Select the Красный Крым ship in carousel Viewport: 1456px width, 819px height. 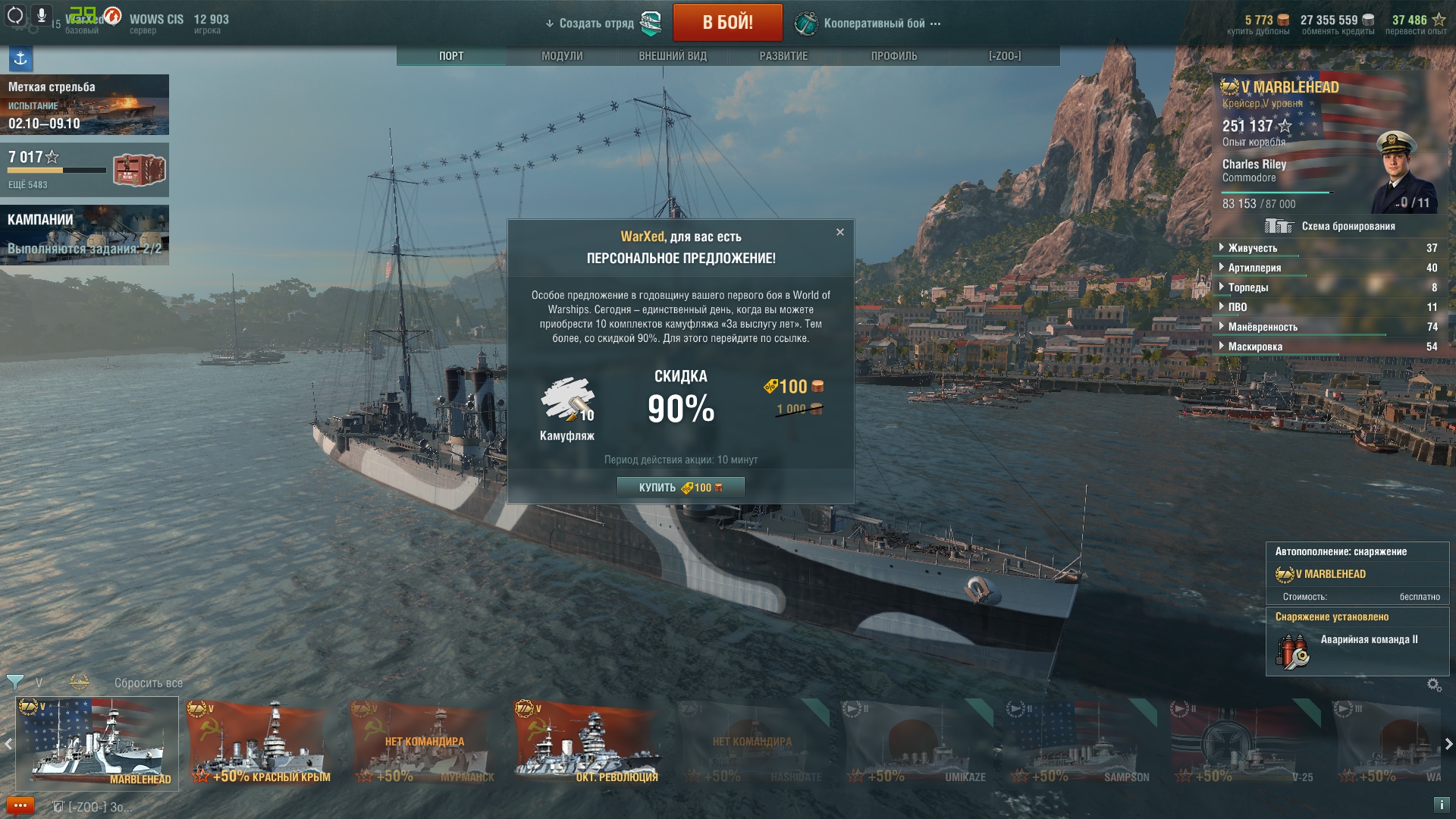click(x=260, y=743)
